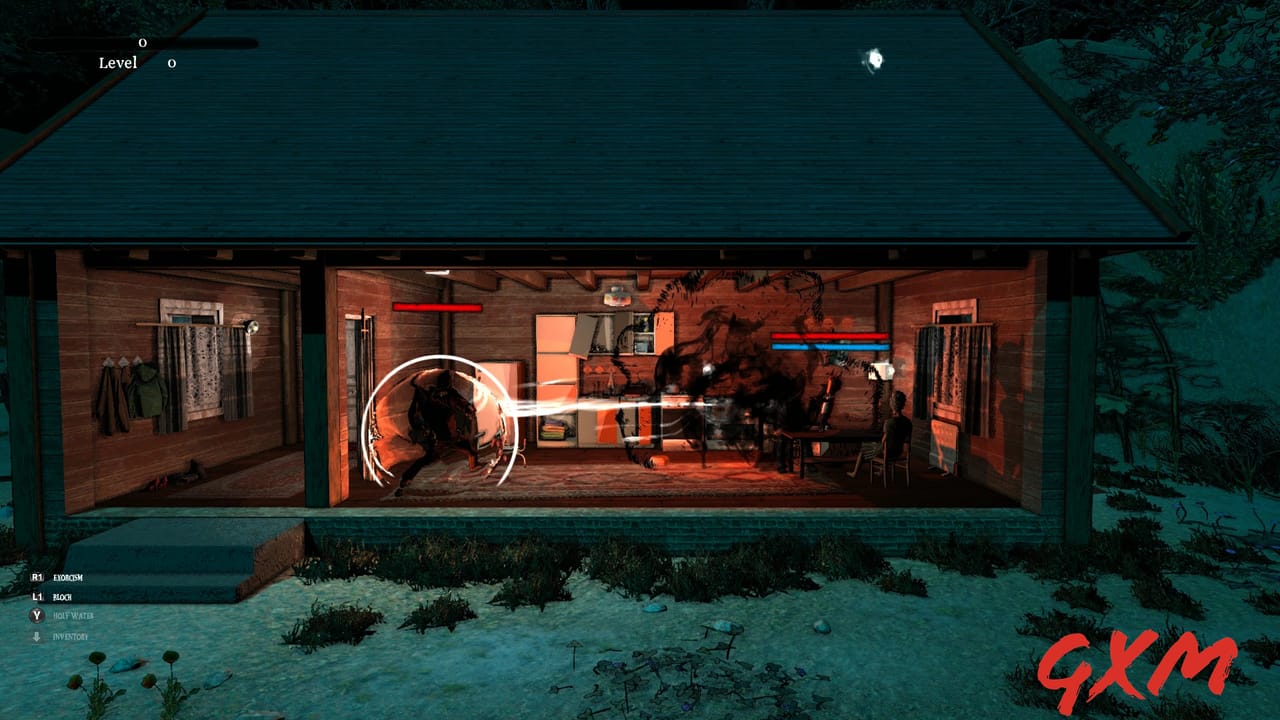This screenshot has width=1280, height=720.
Task: Select the L1 Block ability icon
Action: click(37, 597)
